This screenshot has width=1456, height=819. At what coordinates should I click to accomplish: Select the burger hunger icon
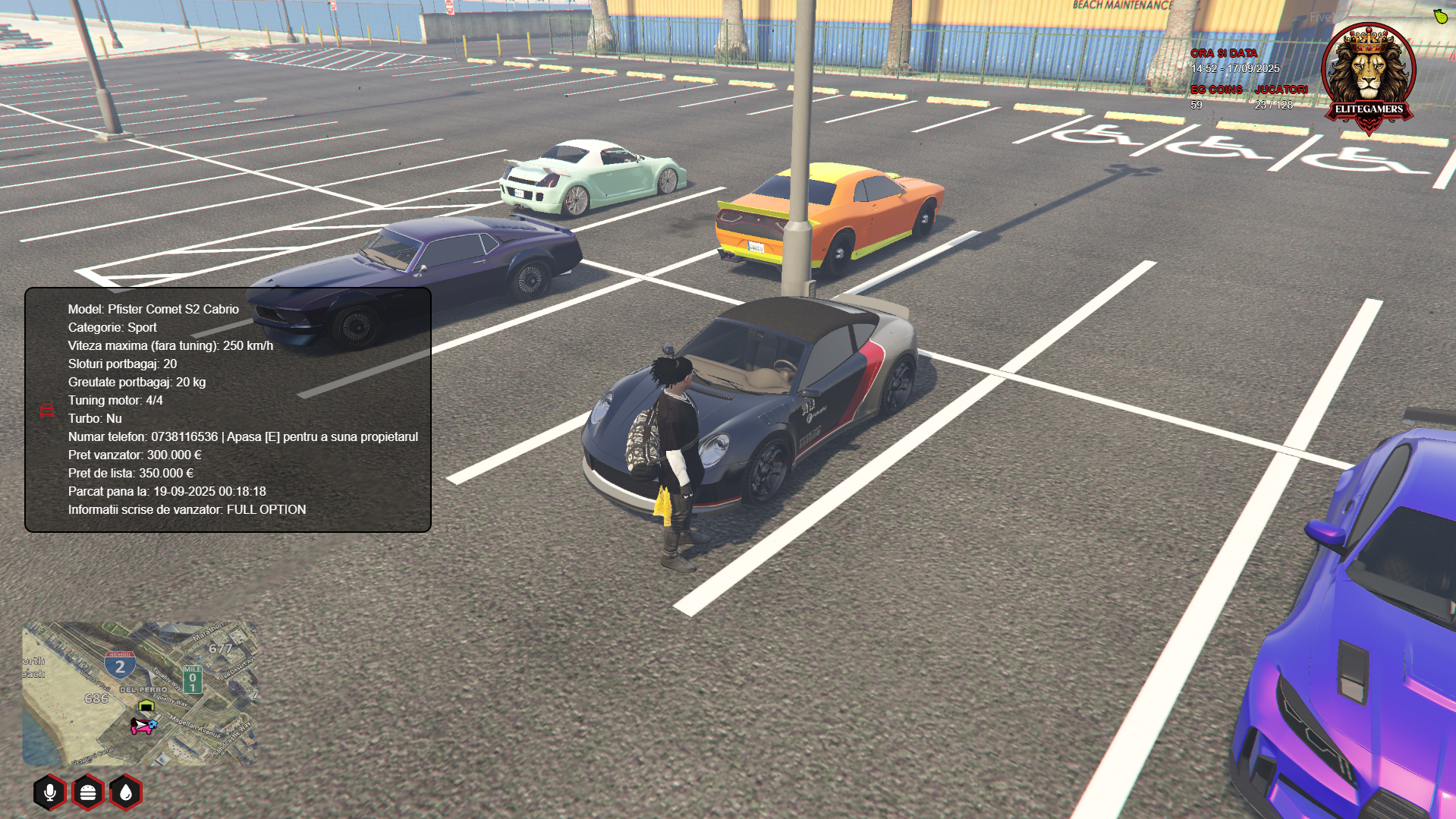pos(88,792)
